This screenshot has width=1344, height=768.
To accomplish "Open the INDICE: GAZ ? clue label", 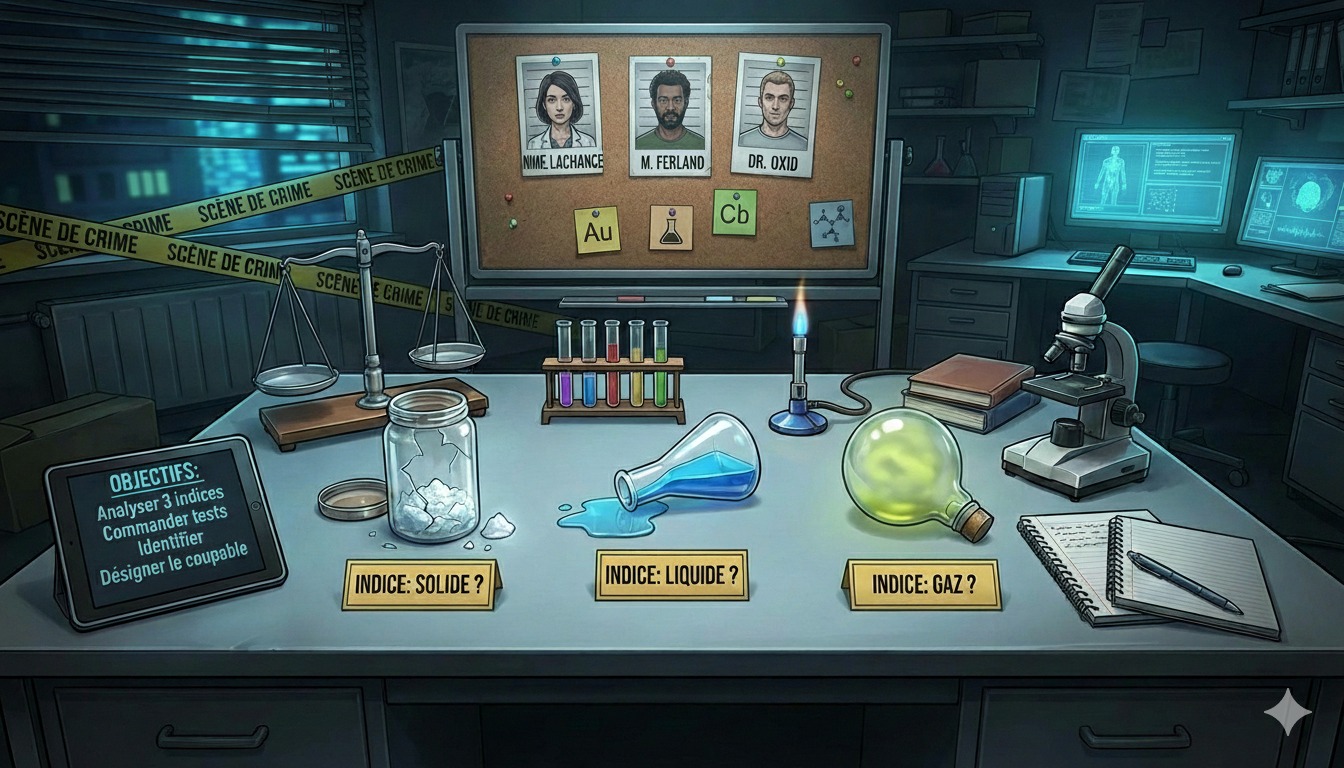I will click(x=922, y=583).
